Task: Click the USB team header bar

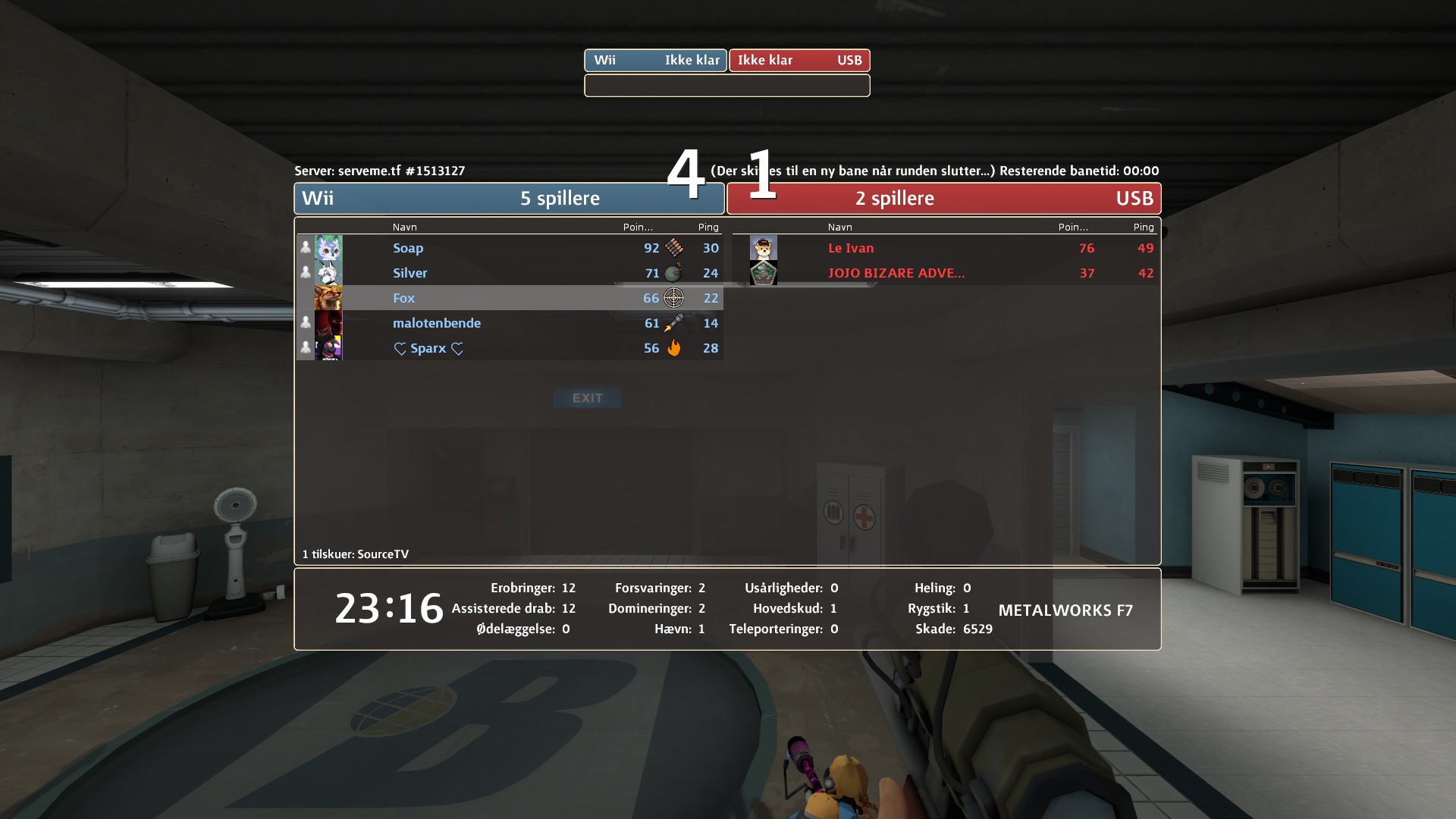Action: coord(943,199)
